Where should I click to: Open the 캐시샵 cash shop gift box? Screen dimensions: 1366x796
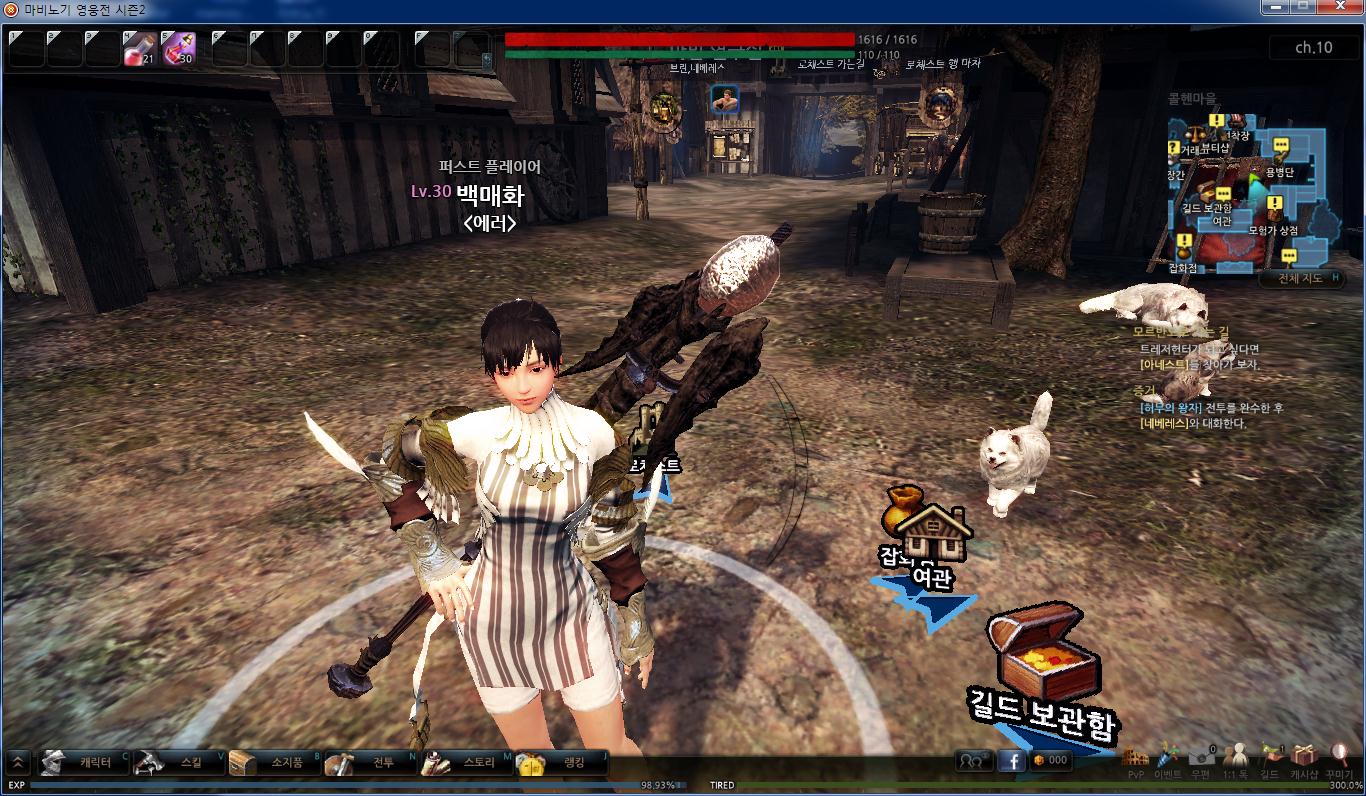click(1303, 760)
